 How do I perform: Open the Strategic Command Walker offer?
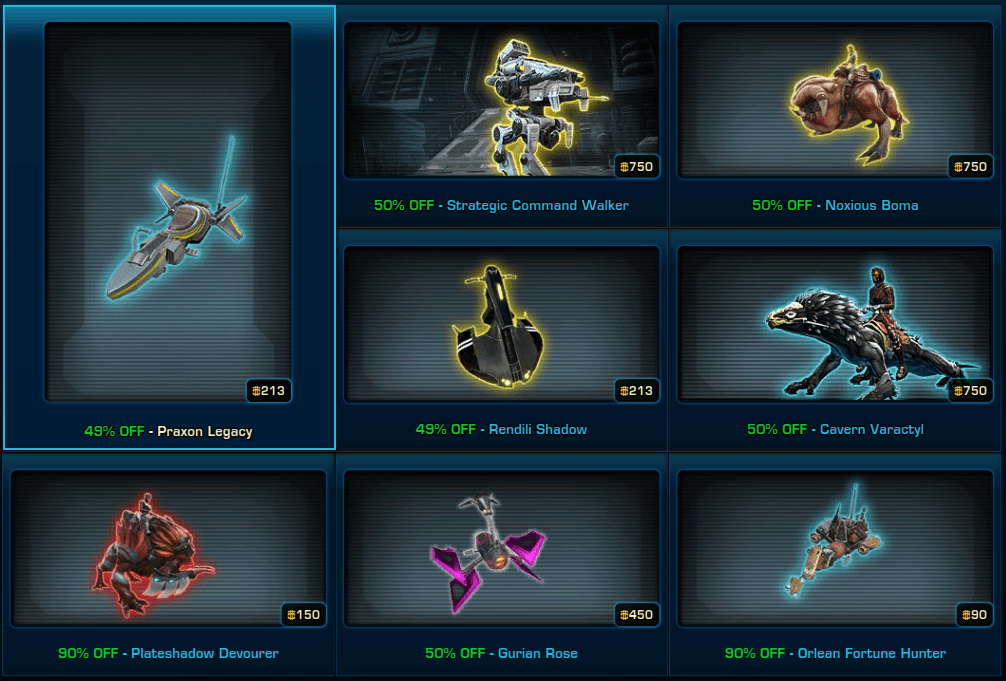click(x=501, y=100)
